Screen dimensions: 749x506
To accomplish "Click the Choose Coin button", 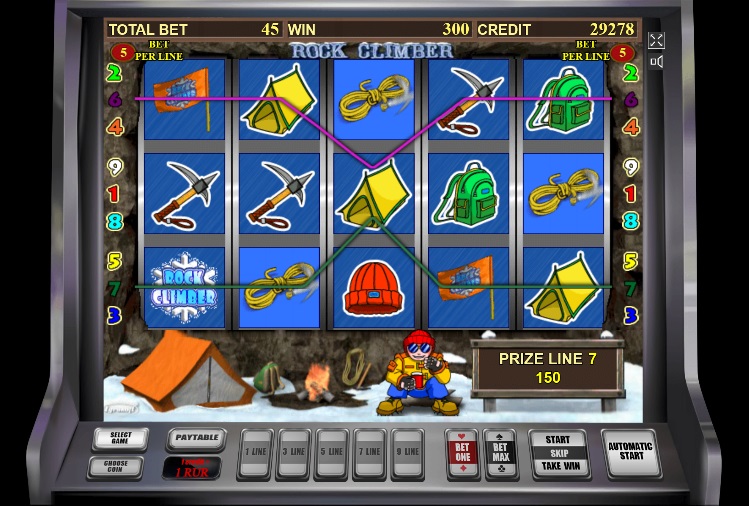I will (115, 465).
